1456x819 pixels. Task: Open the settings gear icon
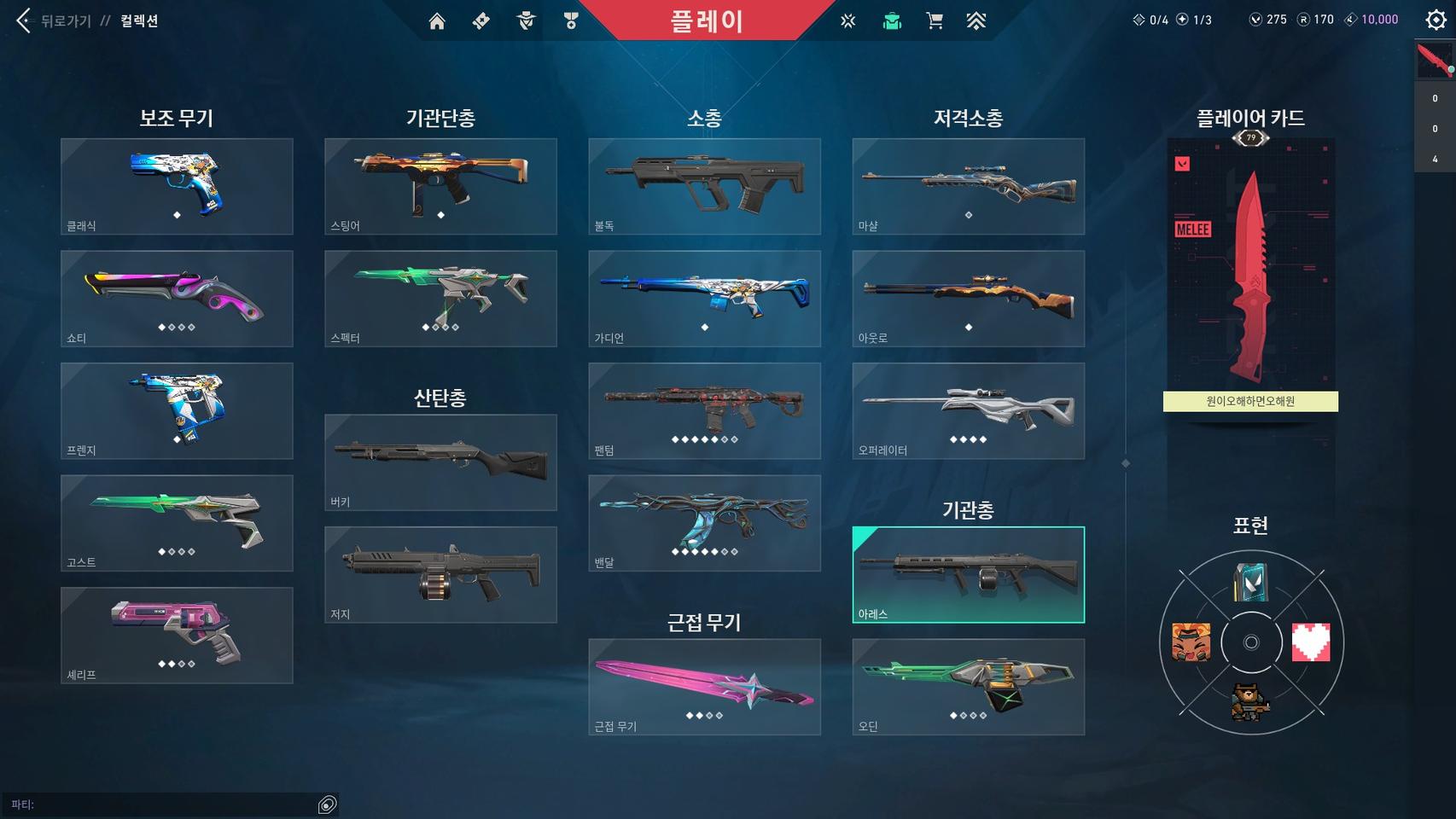click(x=1436, y=20)
